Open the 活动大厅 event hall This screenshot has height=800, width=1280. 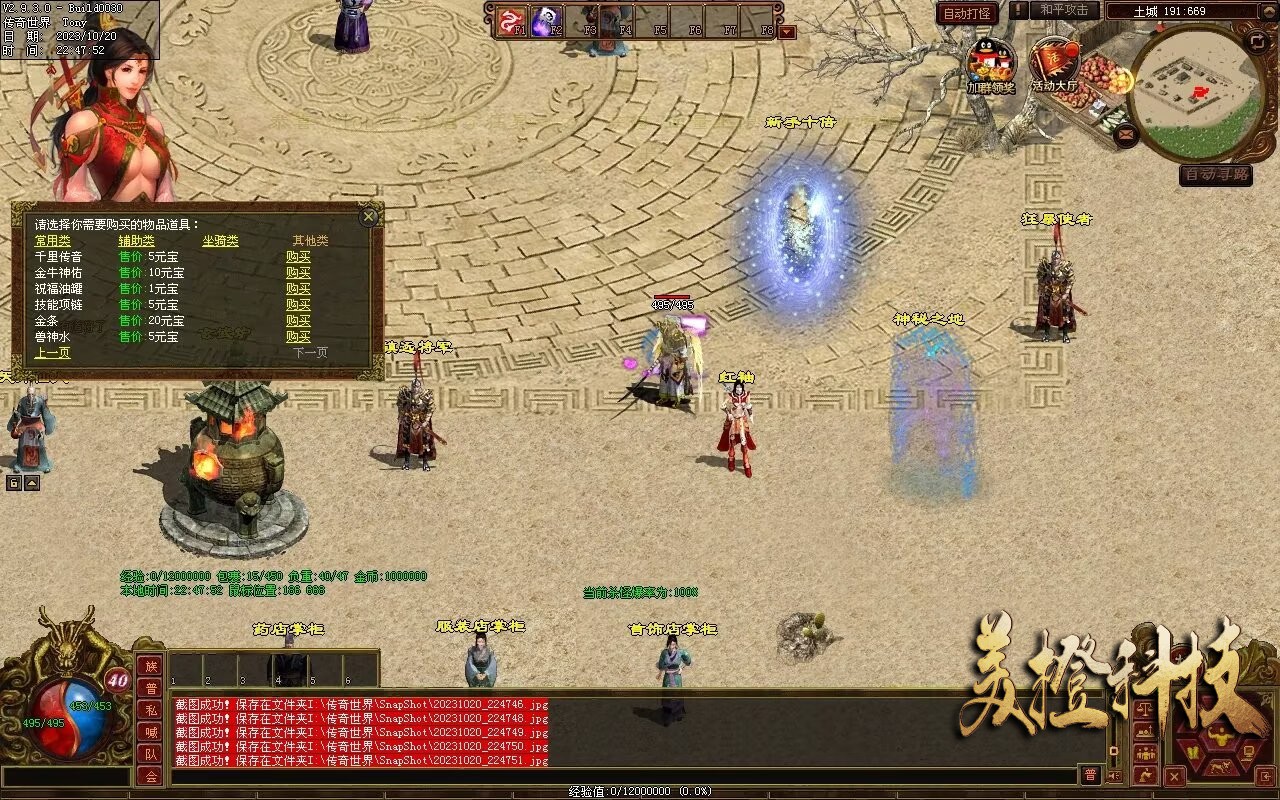click(1054, 63)
